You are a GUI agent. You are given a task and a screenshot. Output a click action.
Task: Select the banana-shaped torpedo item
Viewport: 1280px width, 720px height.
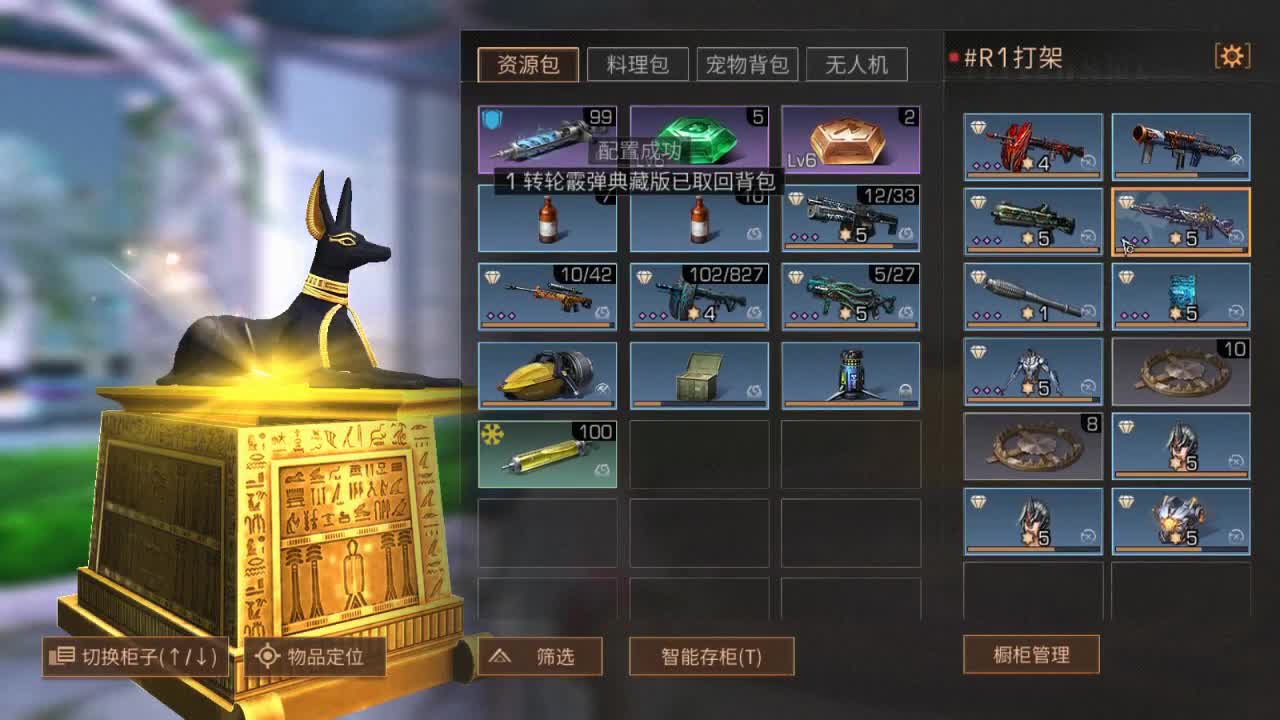coord(545,375)
